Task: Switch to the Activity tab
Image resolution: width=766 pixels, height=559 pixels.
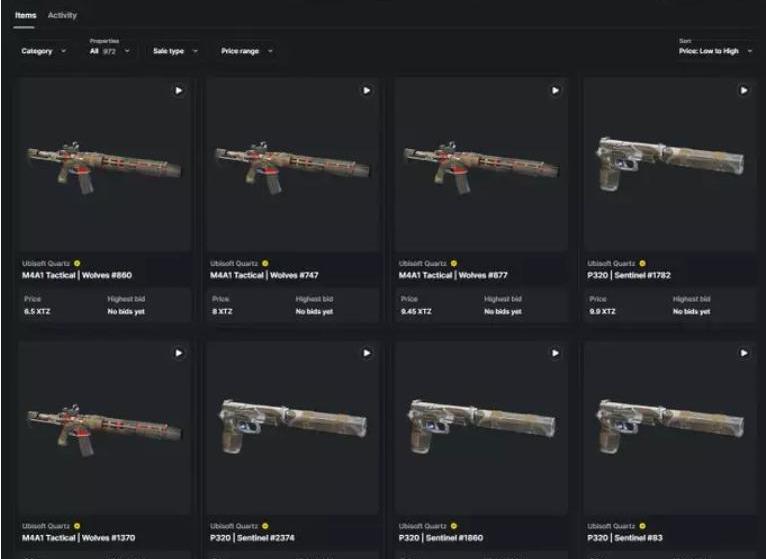Action: pyautogui.click(x=62, y=15)
